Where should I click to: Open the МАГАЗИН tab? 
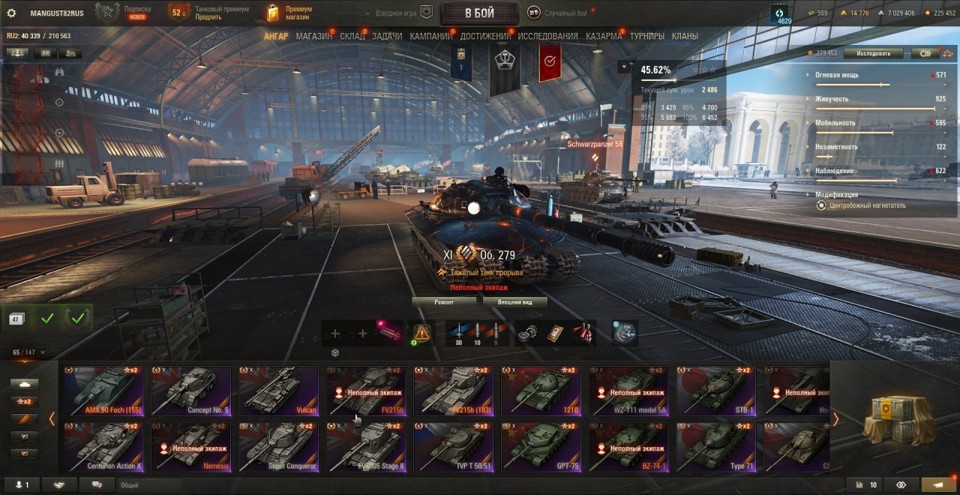(x=315, y=36)
